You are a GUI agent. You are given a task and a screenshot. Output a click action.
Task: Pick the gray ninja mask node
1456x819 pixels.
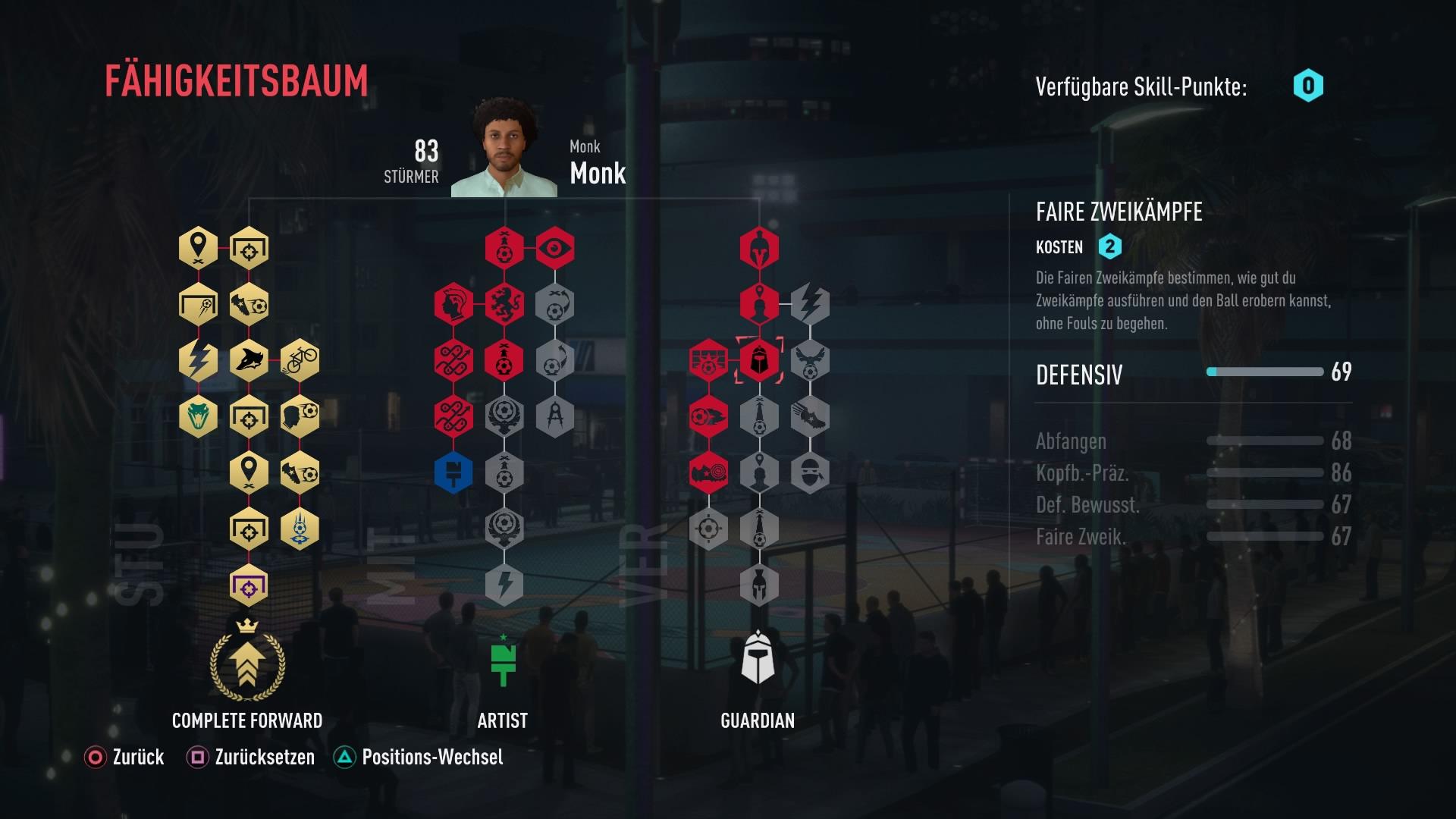[x=810, y=472]
